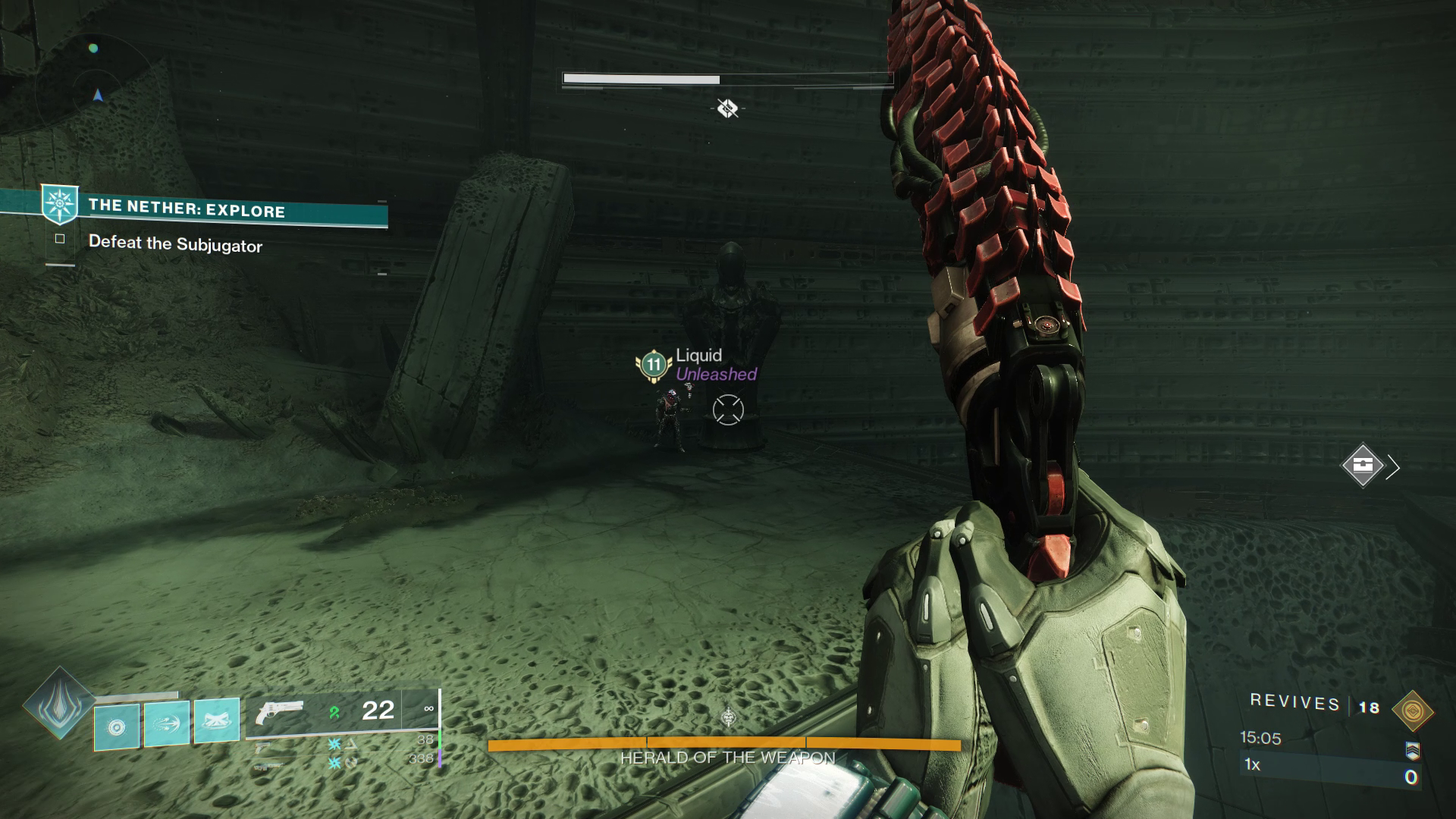Select the equipped hand cannon weapon icon
Viewport: 1456px width, 819px height.
pos(281,711)
